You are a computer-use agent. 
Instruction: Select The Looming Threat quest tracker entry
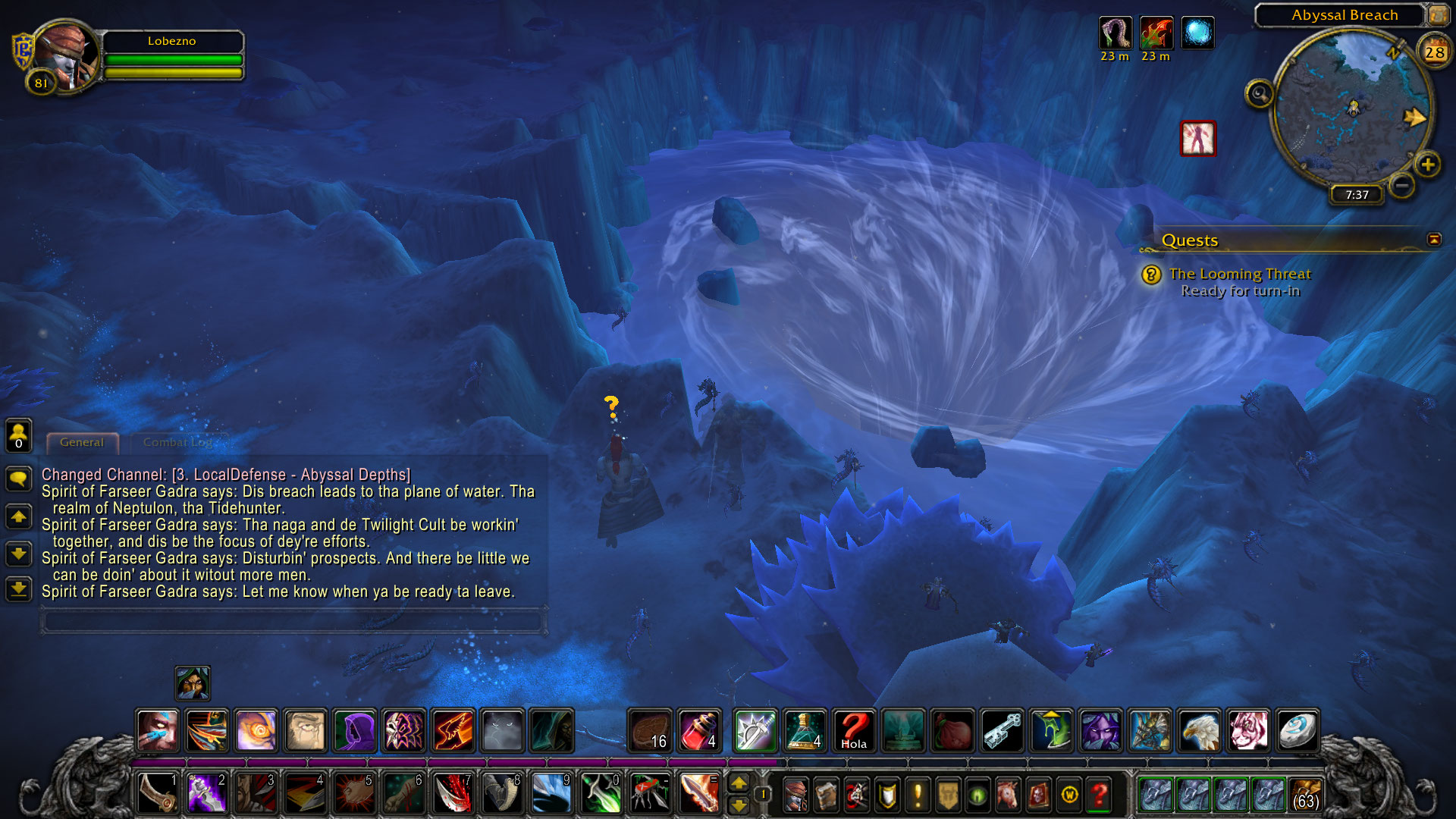tap(1239, 274)
